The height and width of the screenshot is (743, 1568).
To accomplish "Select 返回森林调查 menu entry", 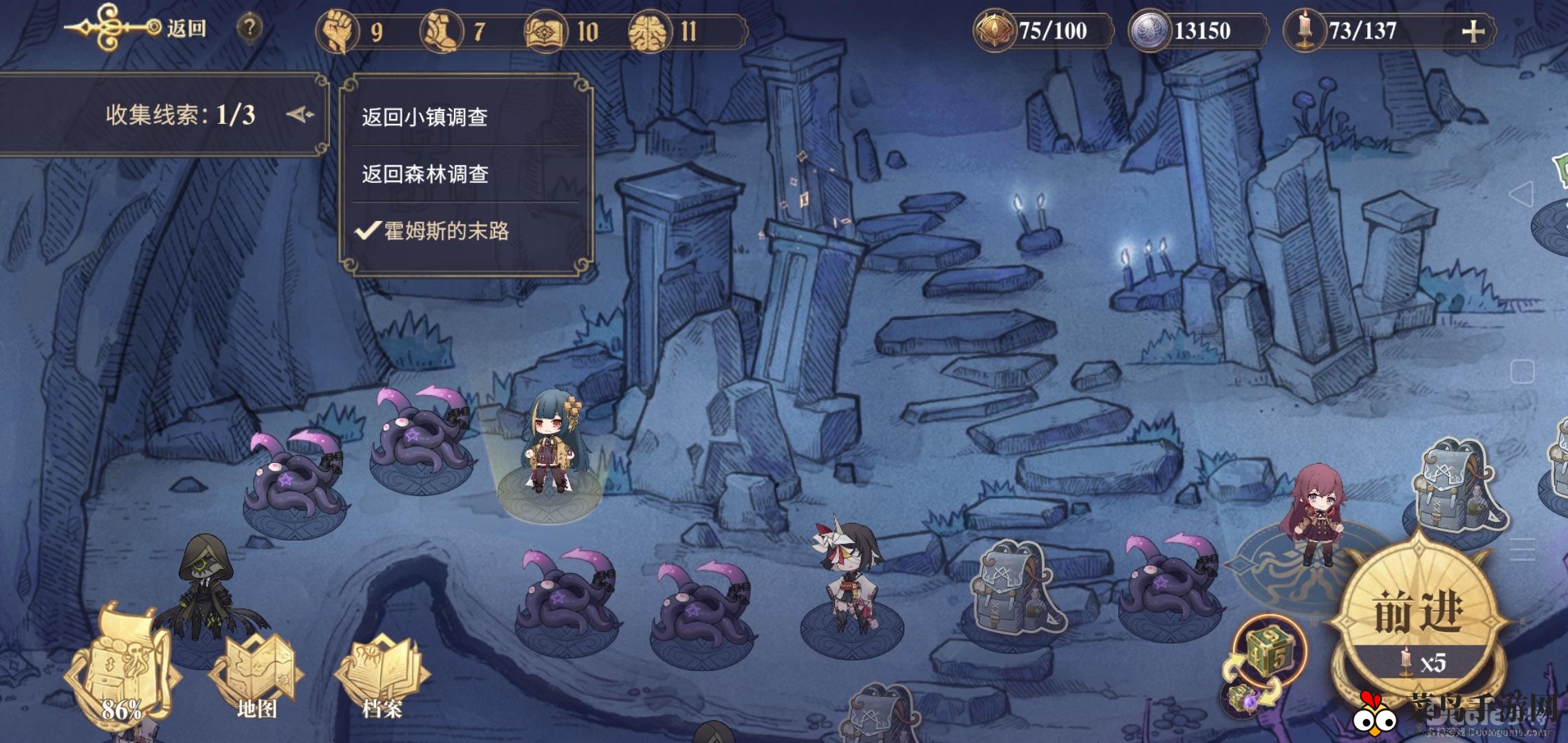I will coord(425,174).
